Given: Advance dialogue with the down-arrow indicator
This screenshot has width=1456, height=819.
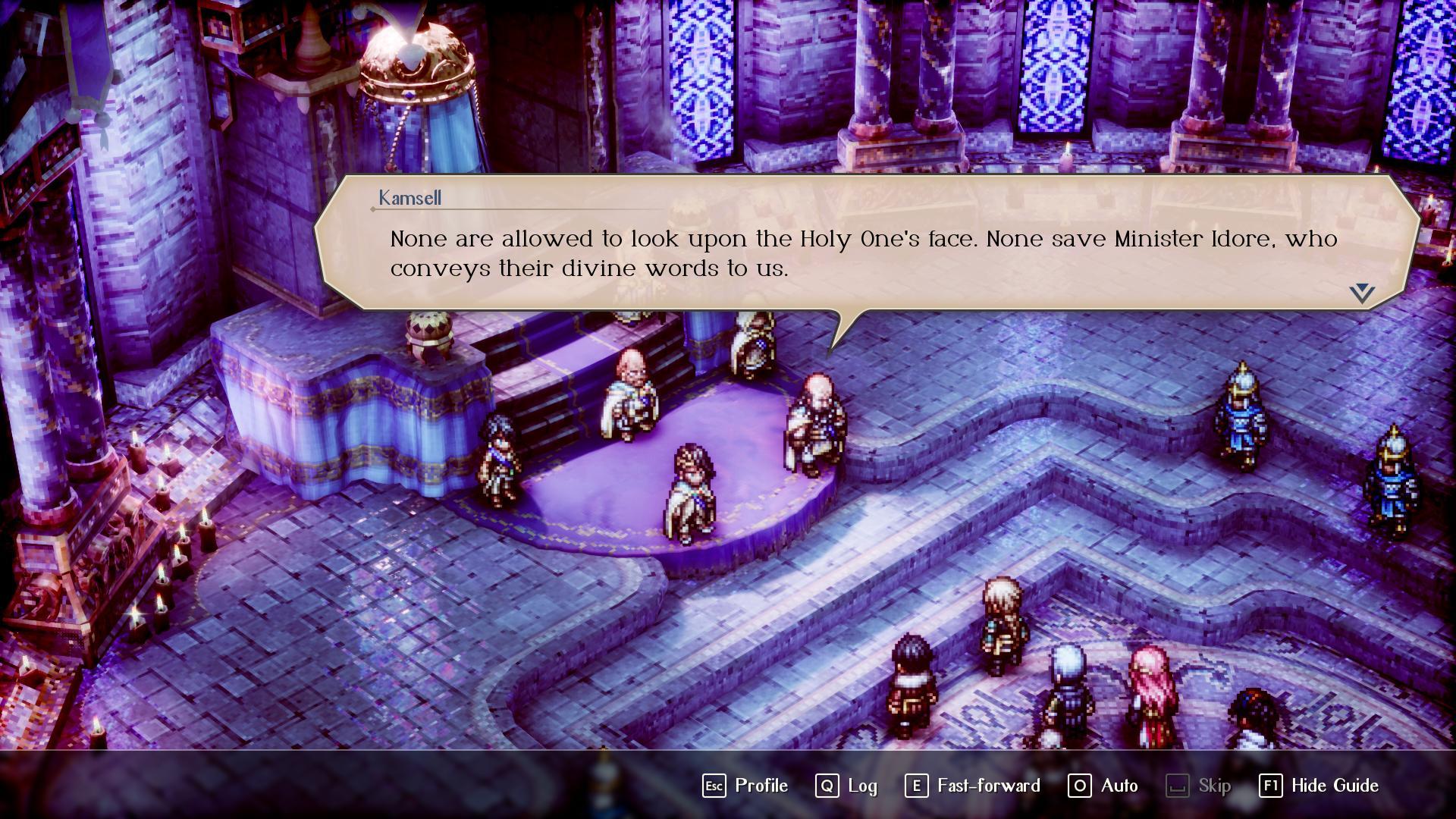Looking at the screenshot, I should pos(1362,293).
